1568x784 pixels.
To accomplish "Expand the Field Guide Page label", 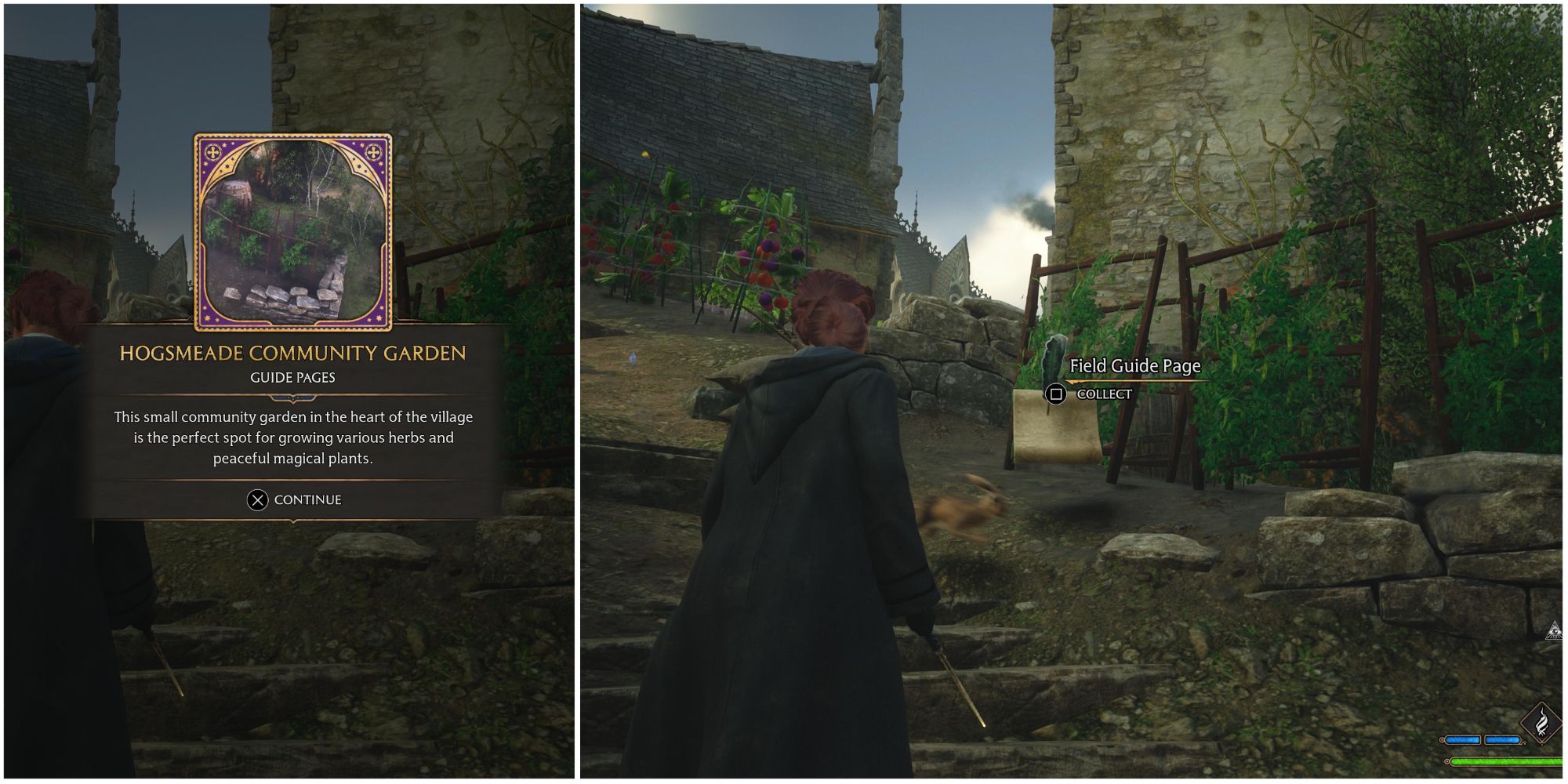I will pos(1135,365).
